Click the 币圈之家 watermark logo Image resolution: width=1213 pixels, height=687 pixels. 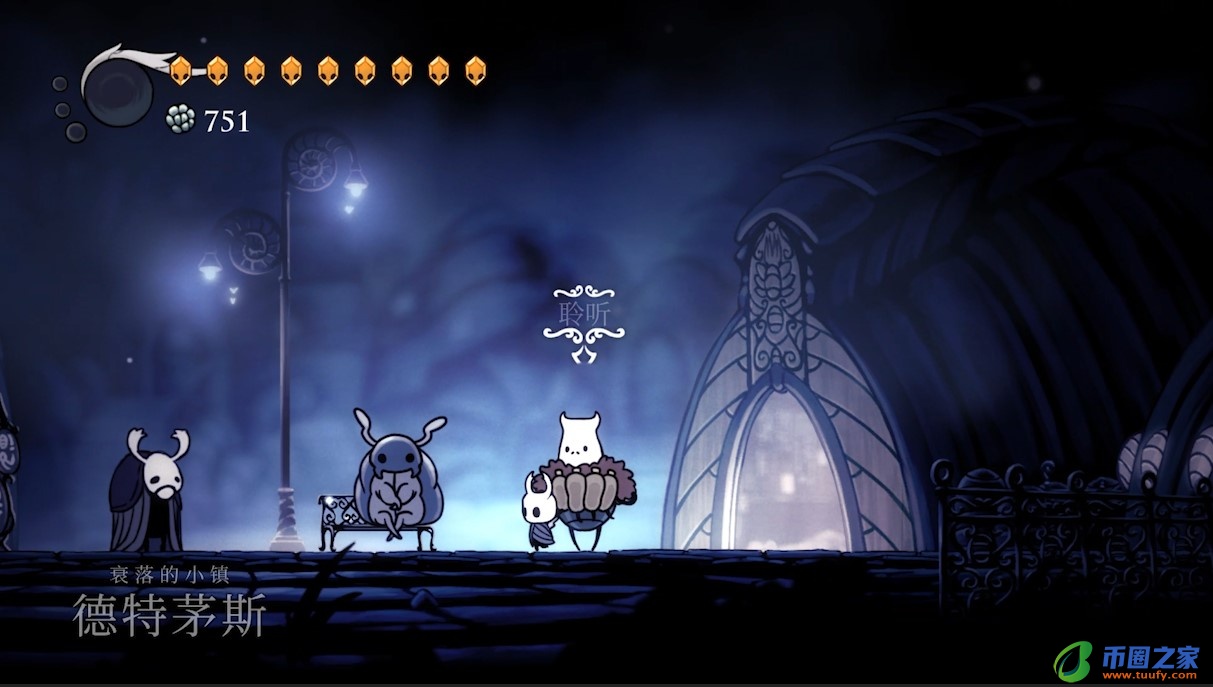coord(1126,660)
